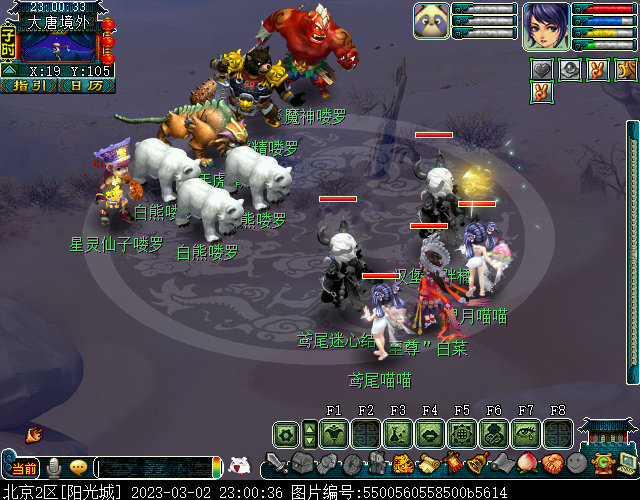640x500 pixels.
Task: Activate the F4 lips skill icon
Action: pyautogui.click(x=430, y=434)
